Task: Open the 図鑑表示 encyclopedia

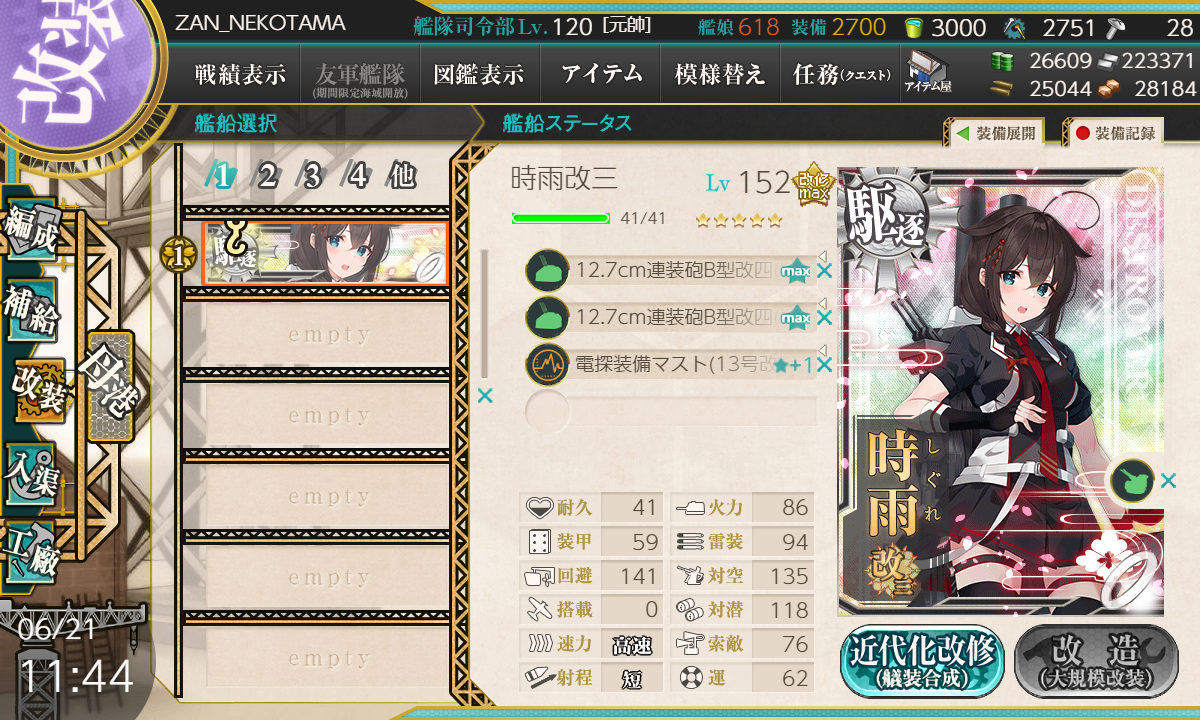Action: (x=479, y=74)
